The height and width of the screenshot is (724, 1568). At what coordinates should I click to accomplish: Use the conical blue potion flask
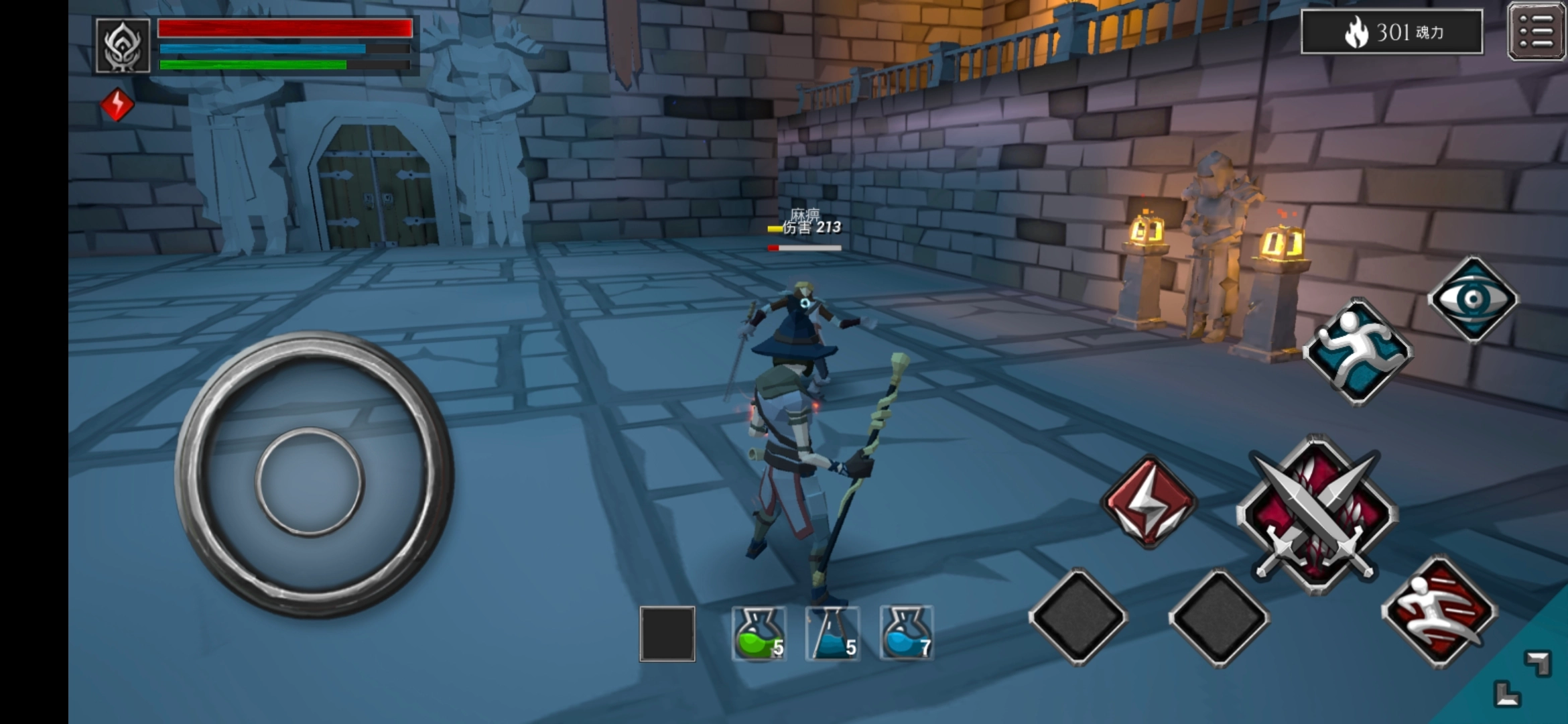832,633
